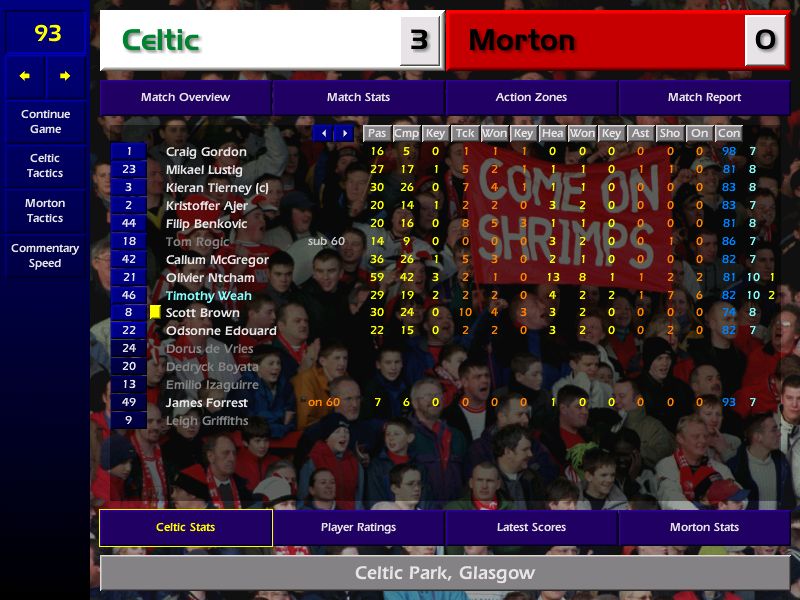This screenshot has height=600, width=800.
Task: Click the yellow left arrow in sidebar
Action: point(25,76)
